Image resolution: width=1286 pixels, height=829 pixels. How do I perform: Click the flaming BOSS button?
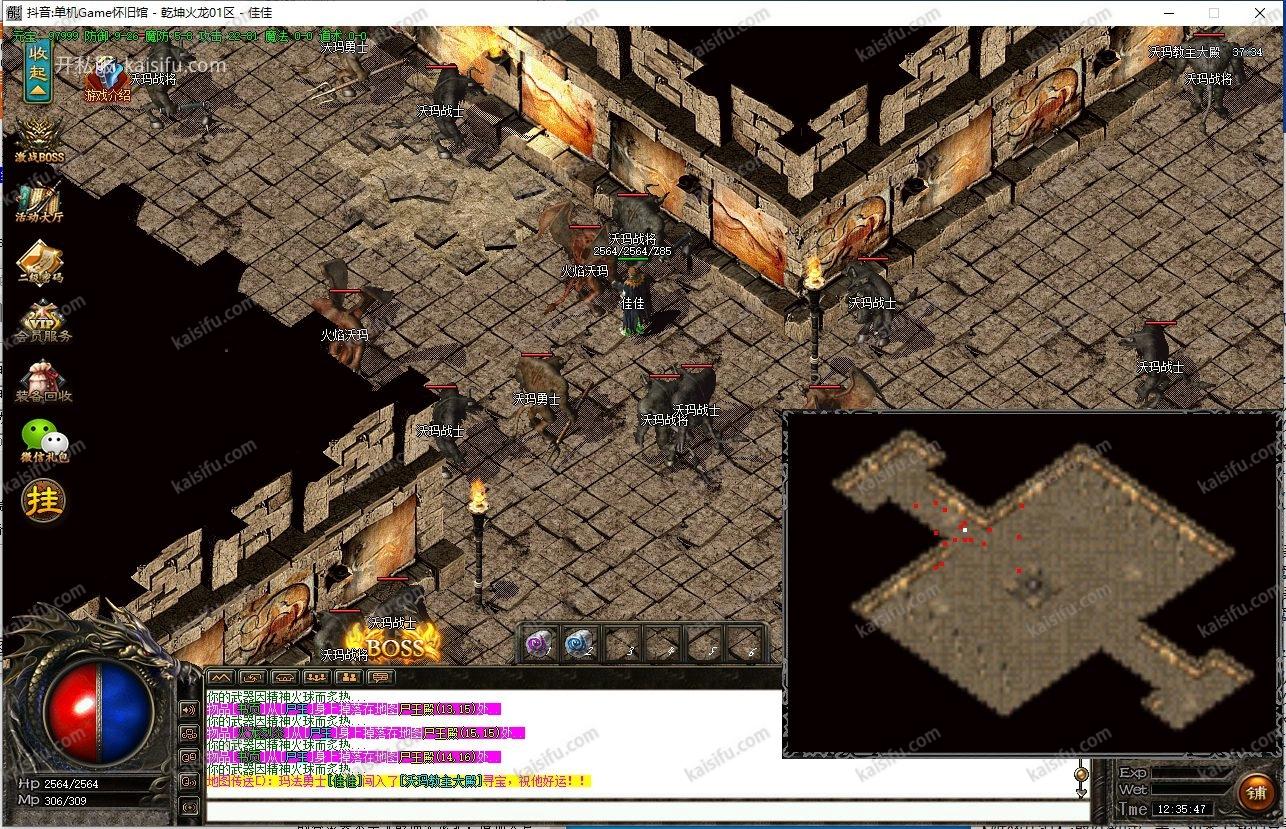(x=394, y=645)
